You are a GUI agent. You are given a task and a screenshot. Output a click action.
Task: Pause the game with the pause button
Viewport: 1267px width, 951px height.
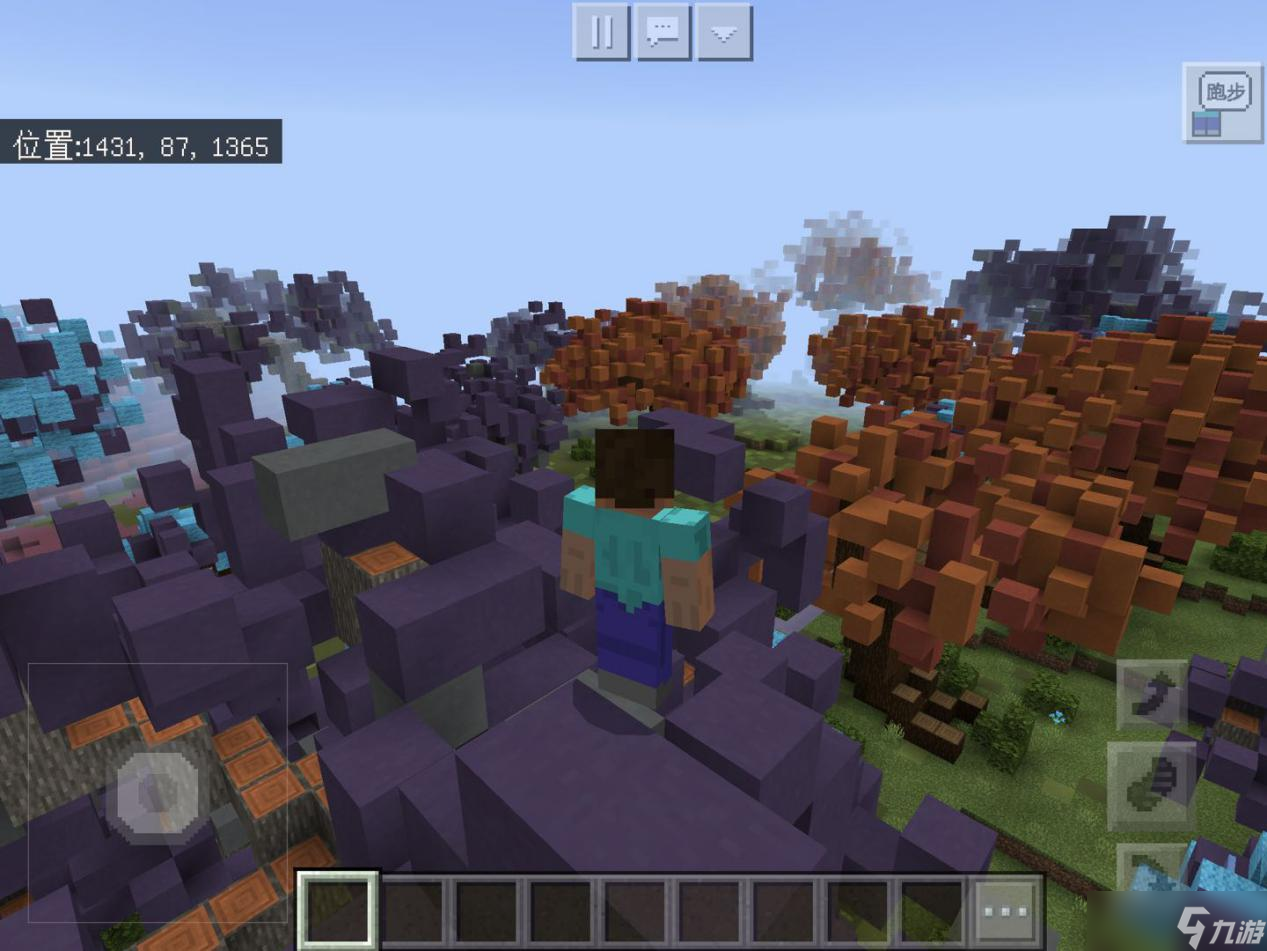601,32
